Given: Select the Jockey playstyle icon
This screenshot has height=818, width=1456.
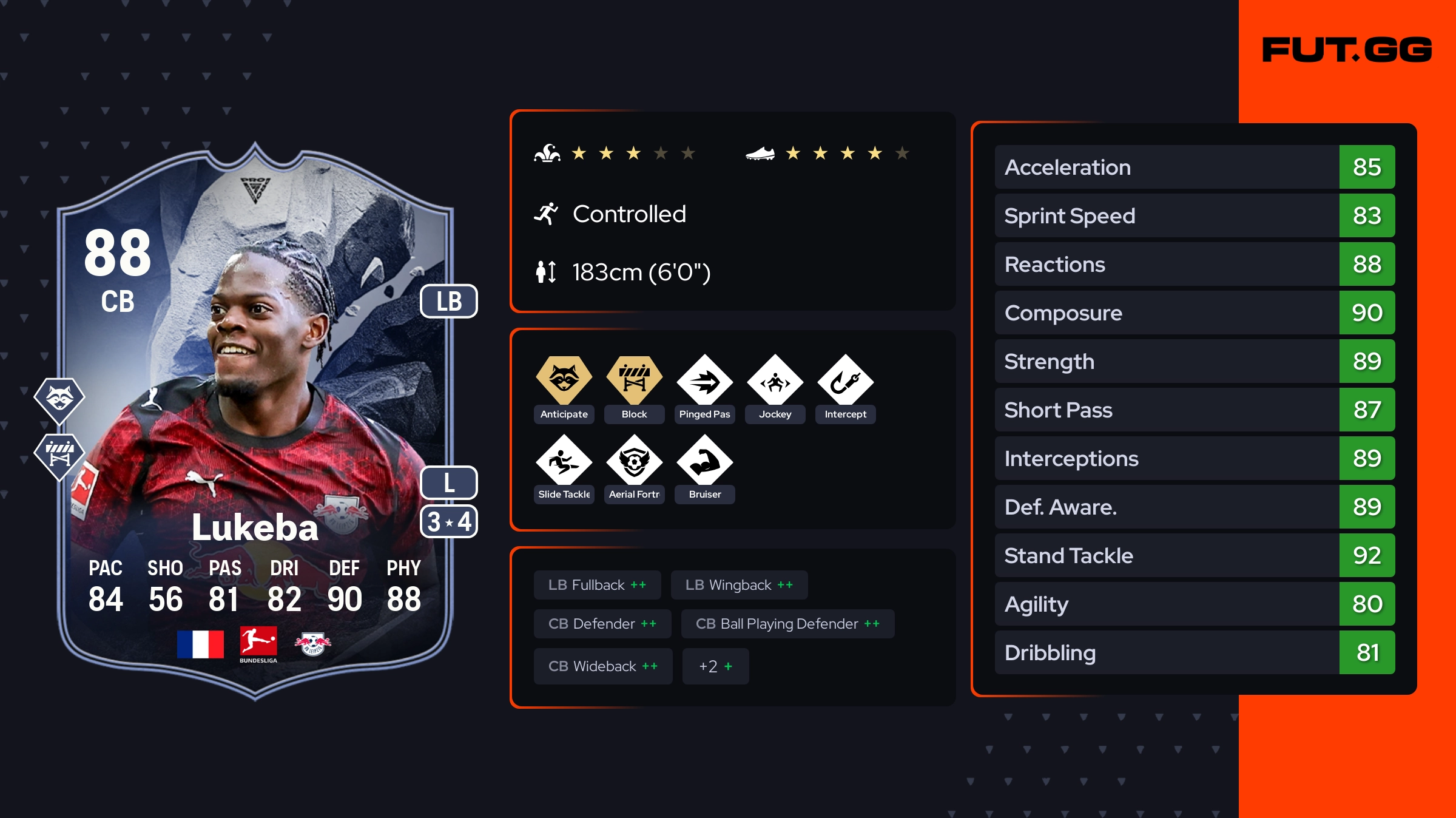Looking at the screenshot, I should tap(775, 382).
